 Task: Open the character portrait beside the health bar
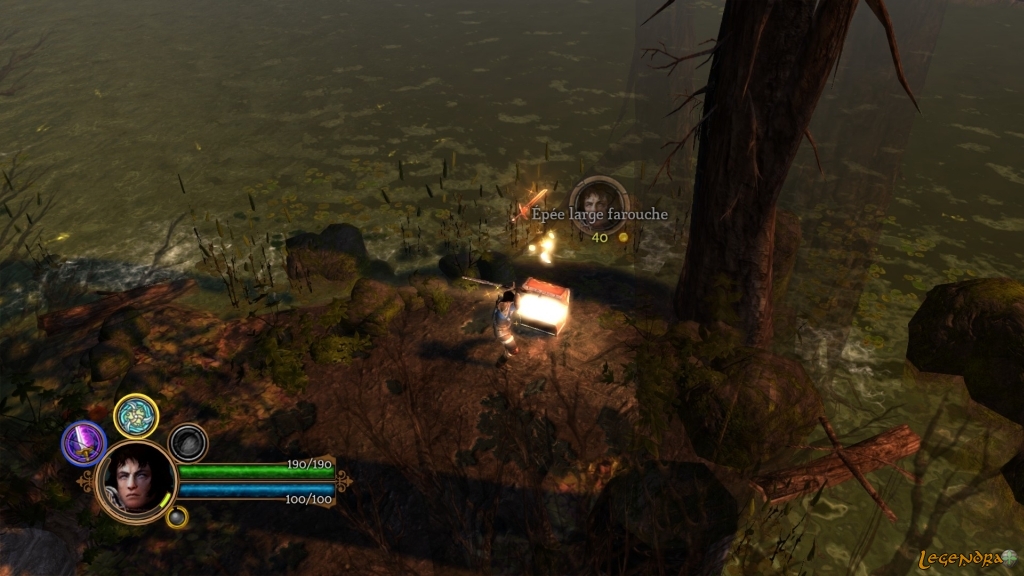136,482
